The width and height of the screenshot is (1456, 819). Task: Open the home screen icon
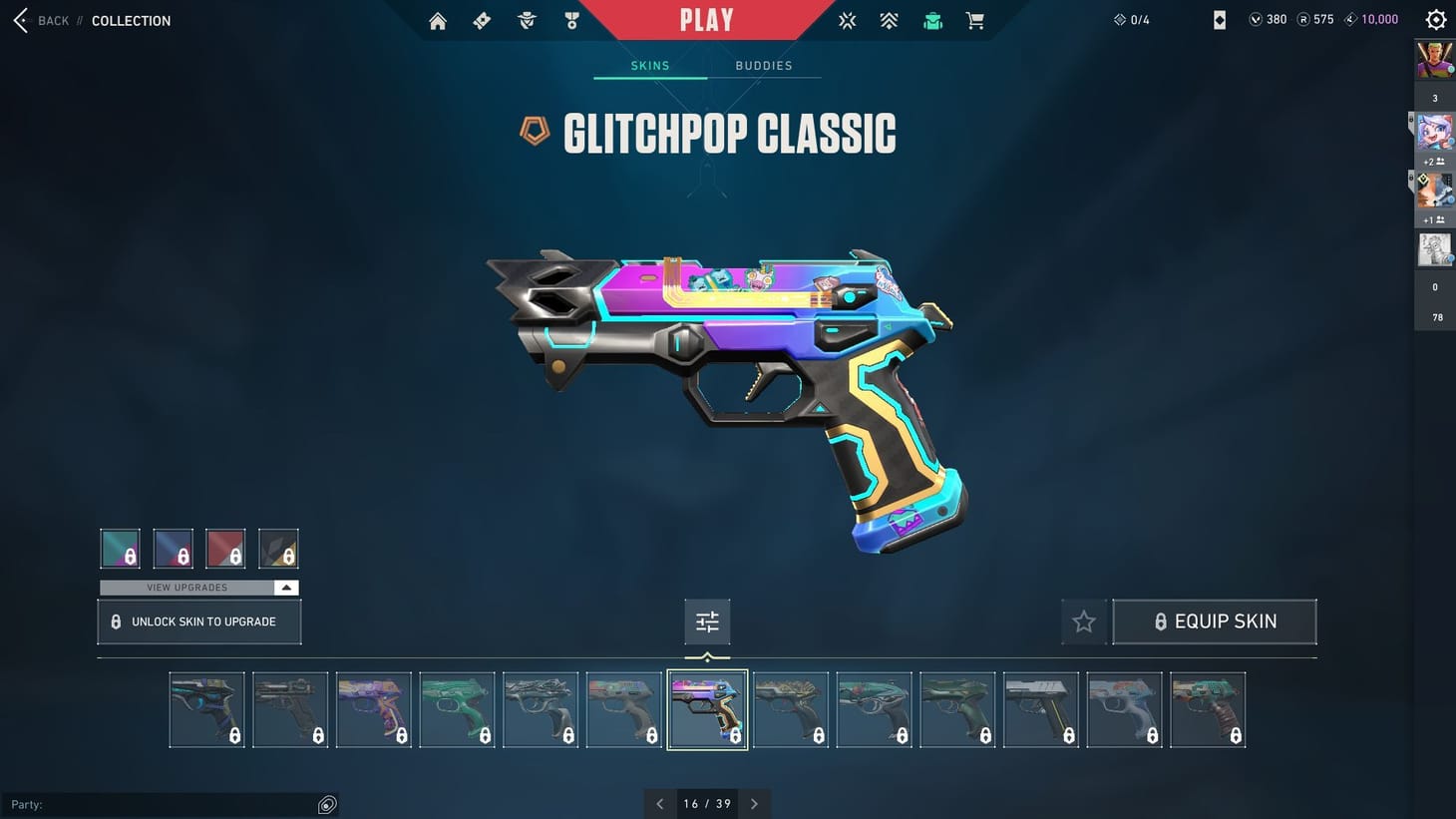[x=437, y=20]
